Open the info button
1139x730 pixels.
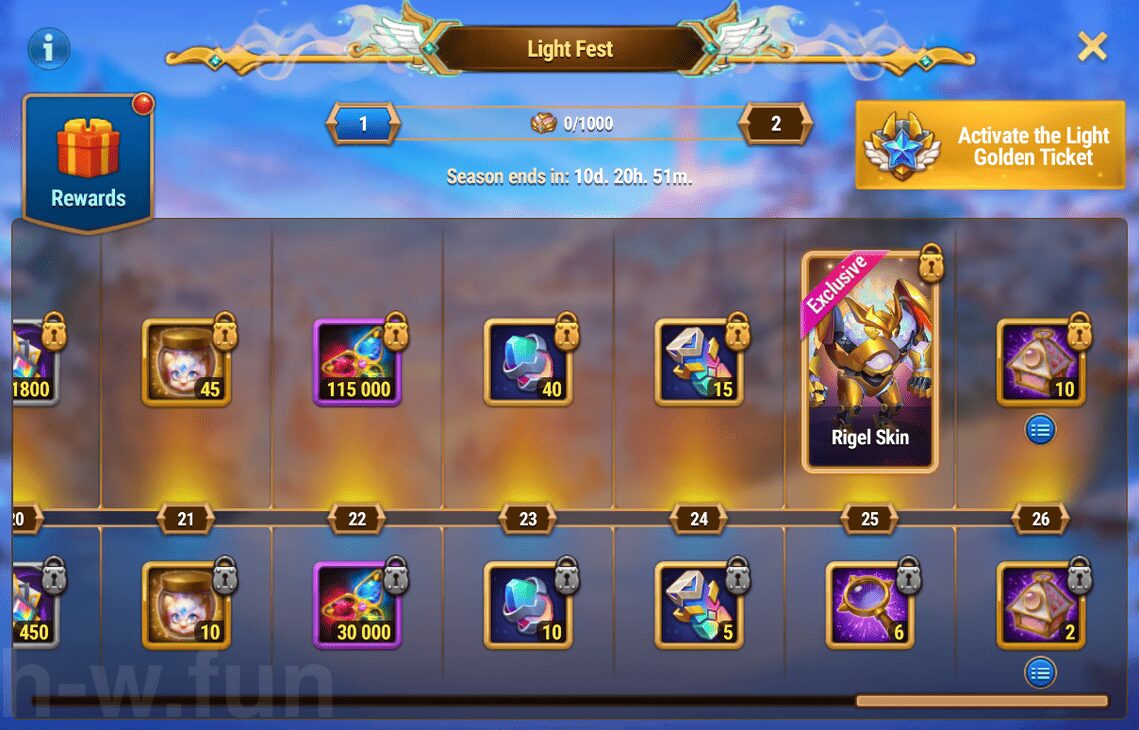tap(48, 47)
